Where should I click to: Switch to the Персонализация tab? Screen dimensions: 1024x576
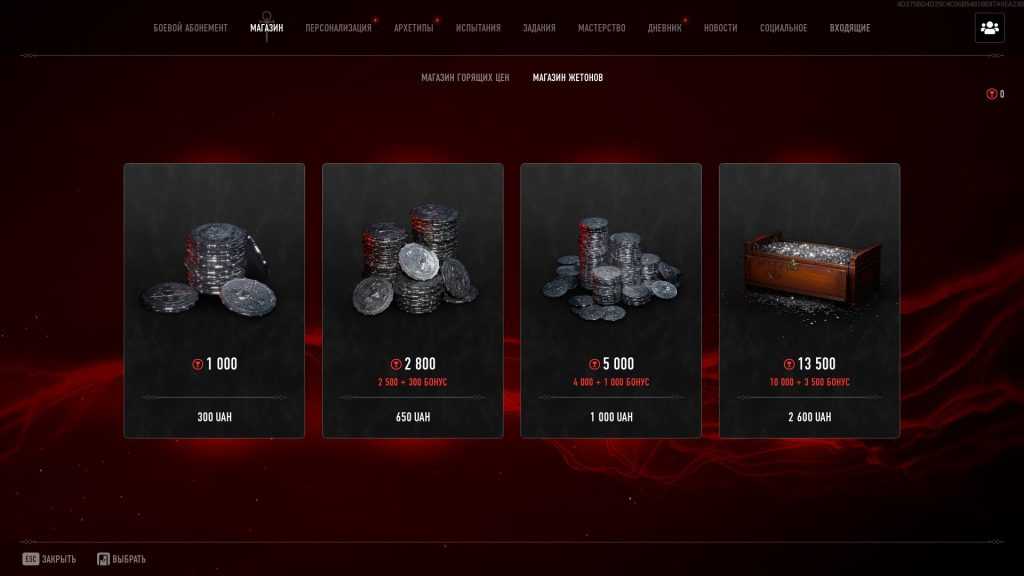coord(338,28)
